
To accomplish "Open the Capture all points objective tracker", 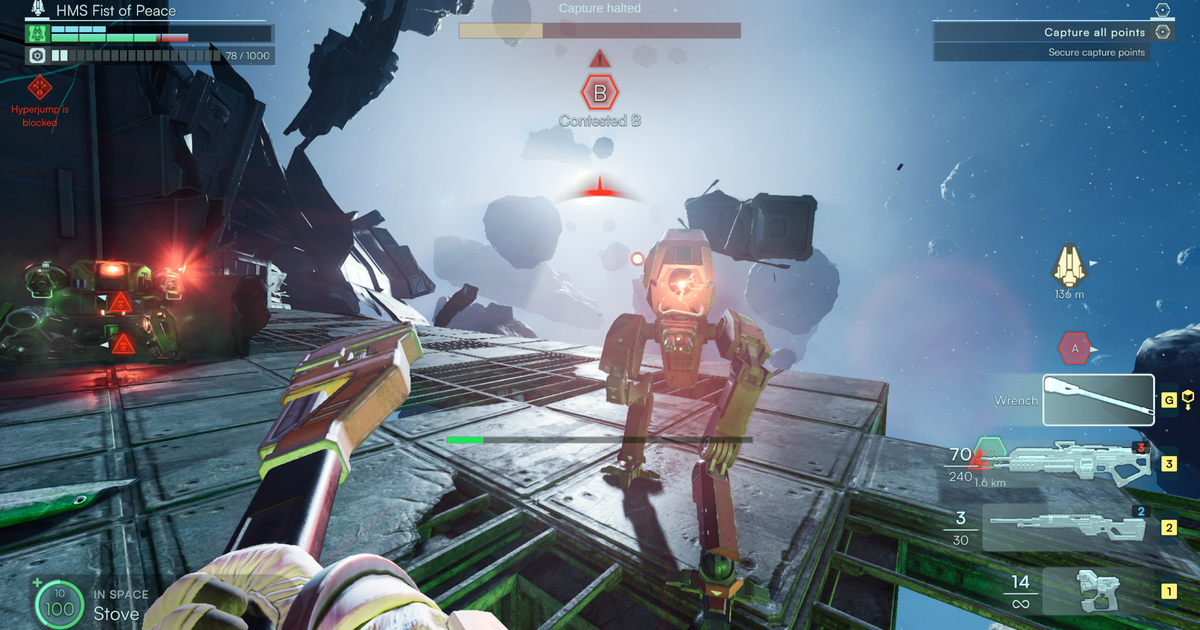I will (x=1040, y=32).
